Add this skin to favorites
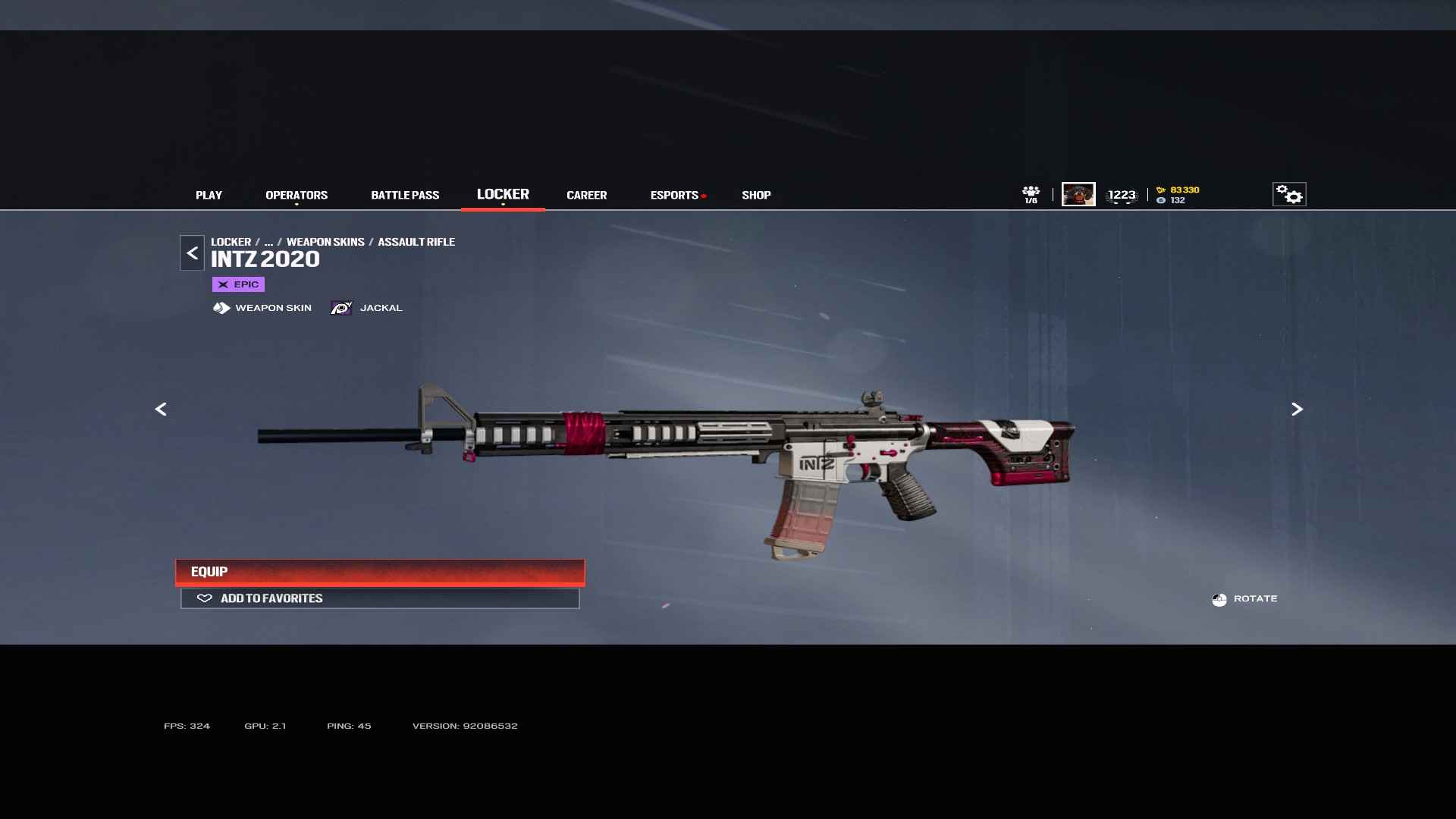The height and width of the screenshot is (819, 1456). coord(380,598)
